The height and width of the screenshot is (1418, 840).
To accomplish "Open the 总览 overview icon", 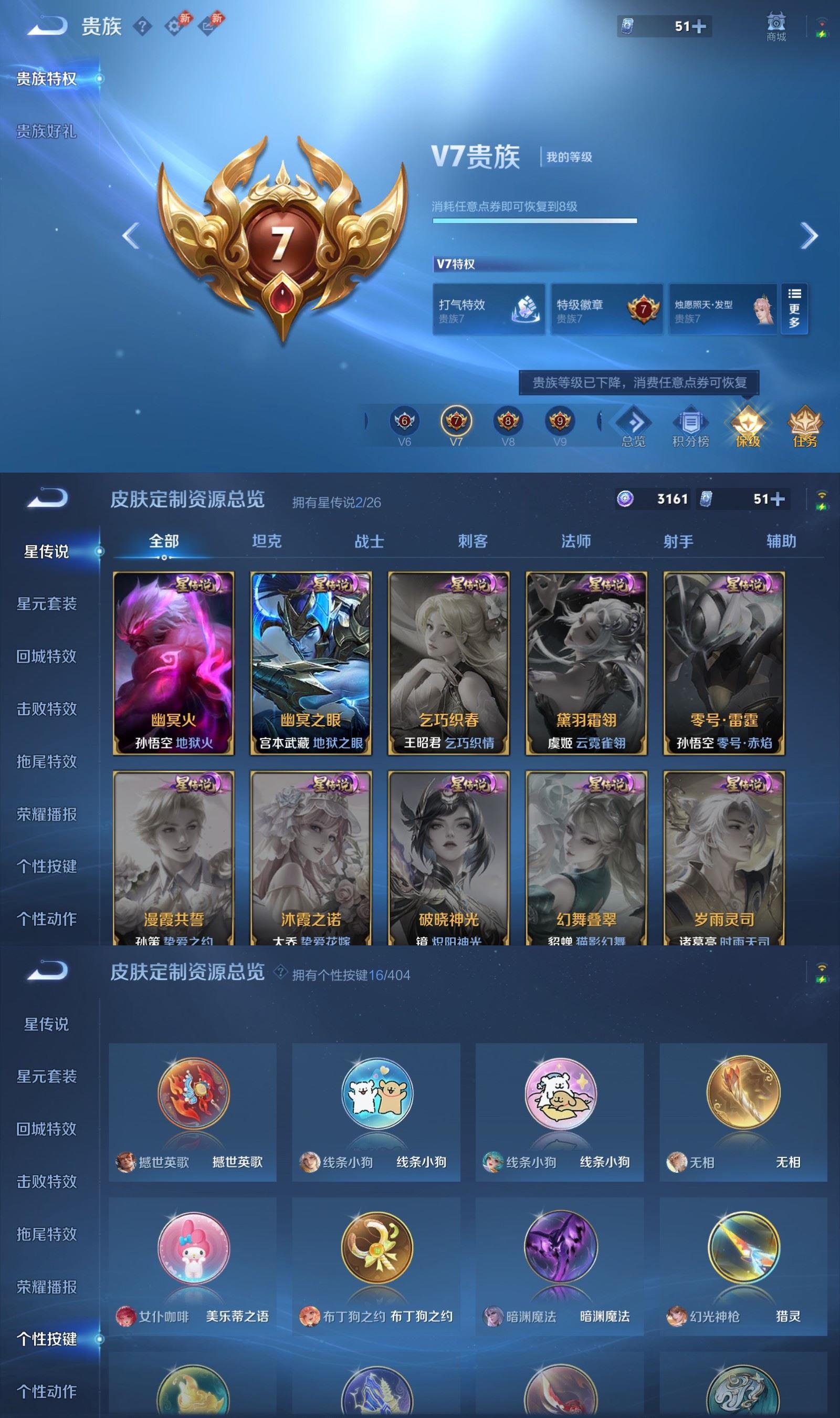I will pos(634,424).
